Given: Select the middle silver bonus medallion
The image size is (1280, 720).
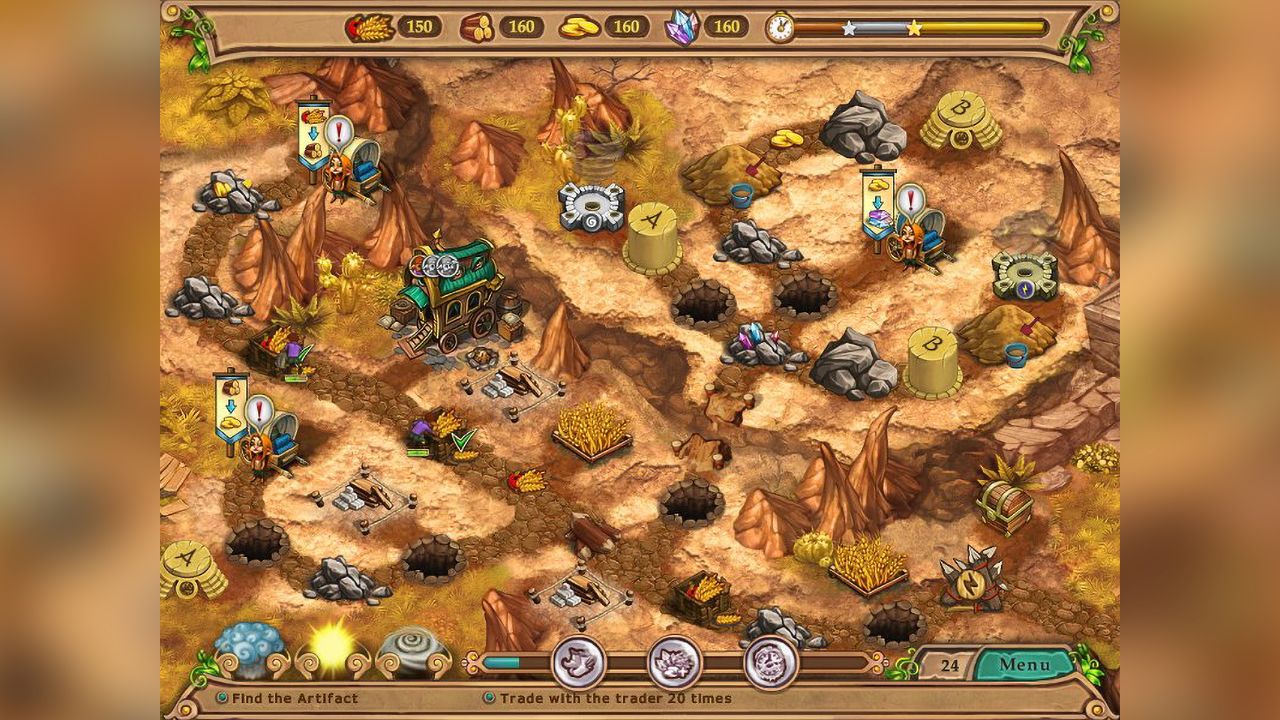Looking at the screenshot, I should tap(675, 662).
